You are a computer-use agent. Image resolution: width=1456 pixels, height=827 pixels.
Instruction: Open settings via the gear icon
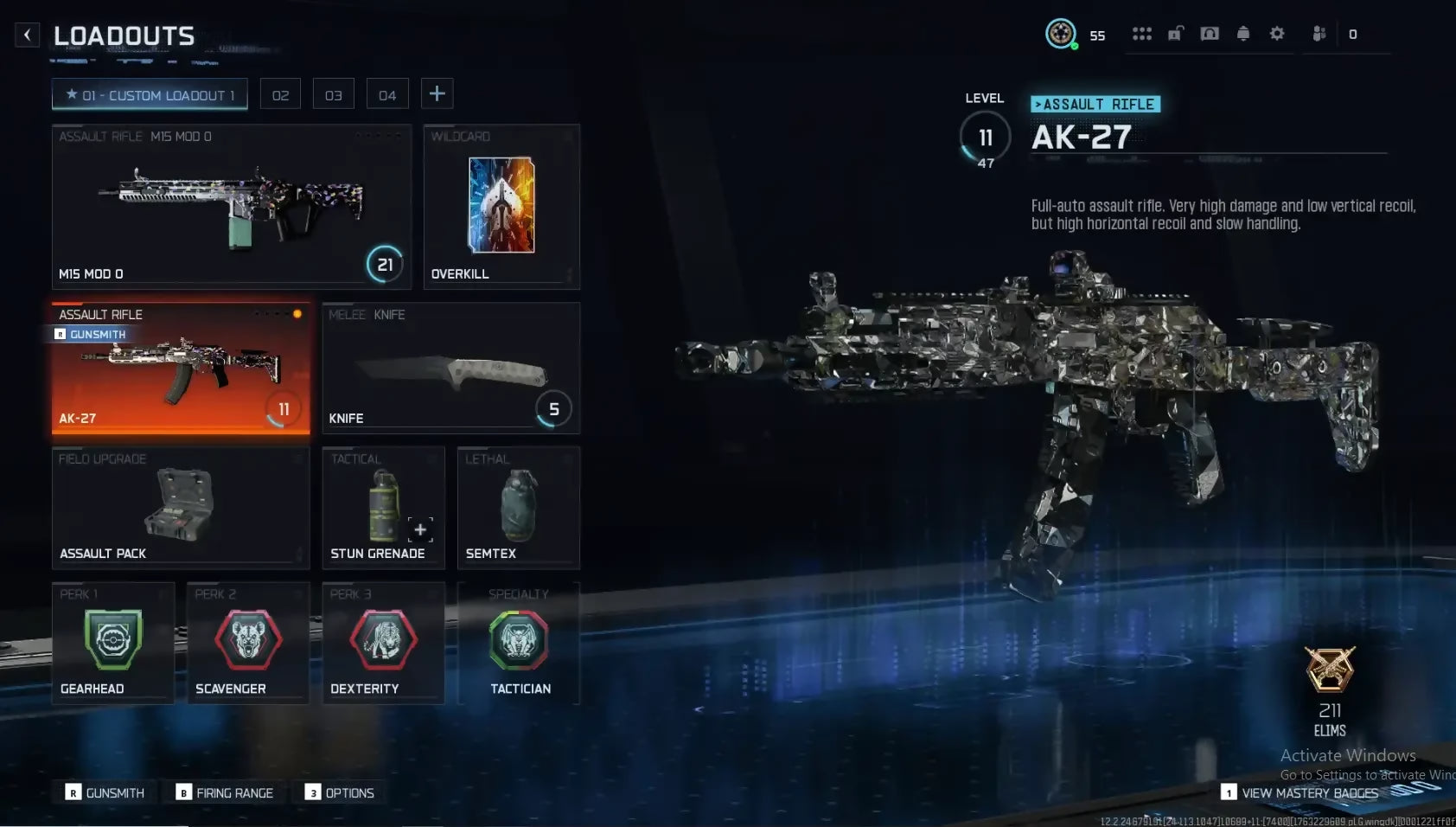coord(1277,34)
